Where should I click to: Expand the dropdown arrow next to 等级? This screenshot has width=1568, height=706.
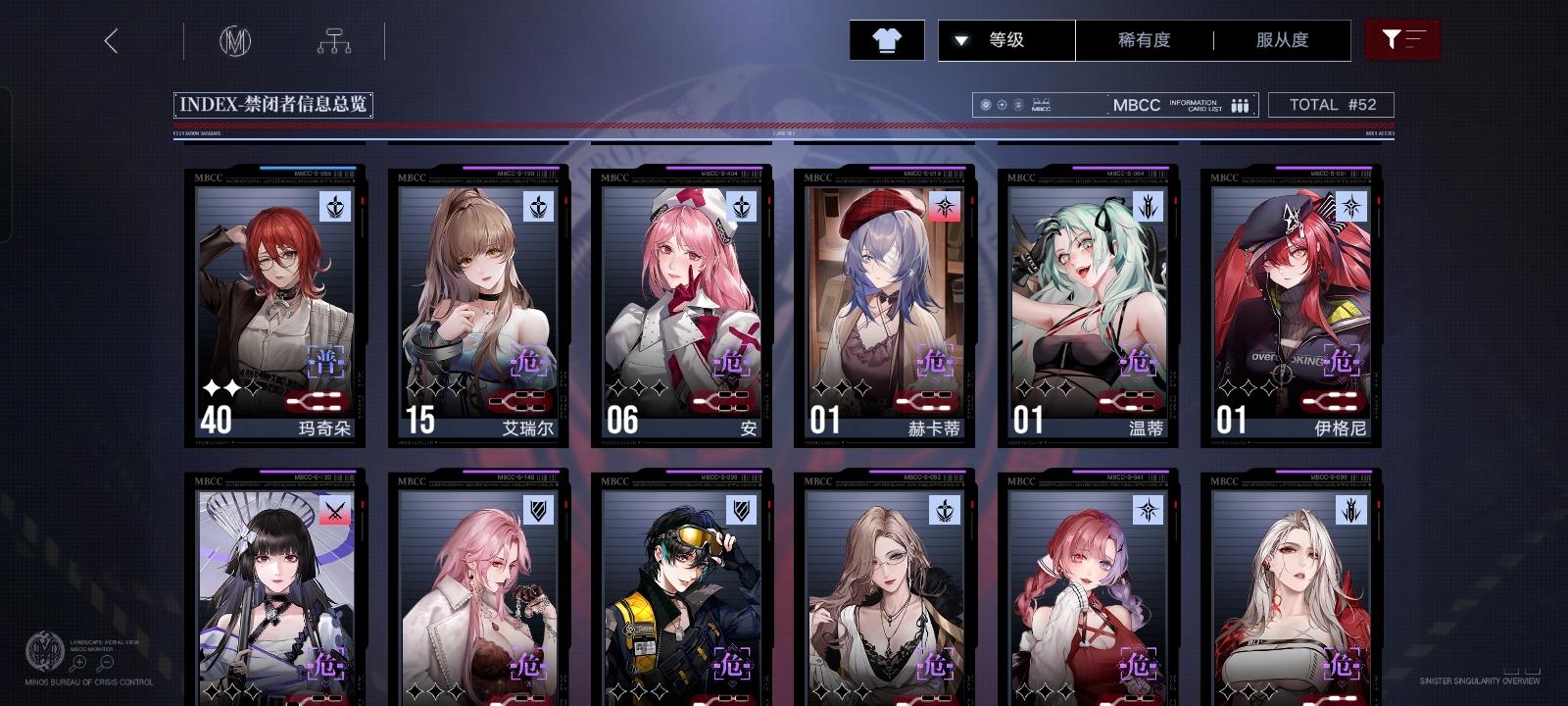tap(960, 40)
